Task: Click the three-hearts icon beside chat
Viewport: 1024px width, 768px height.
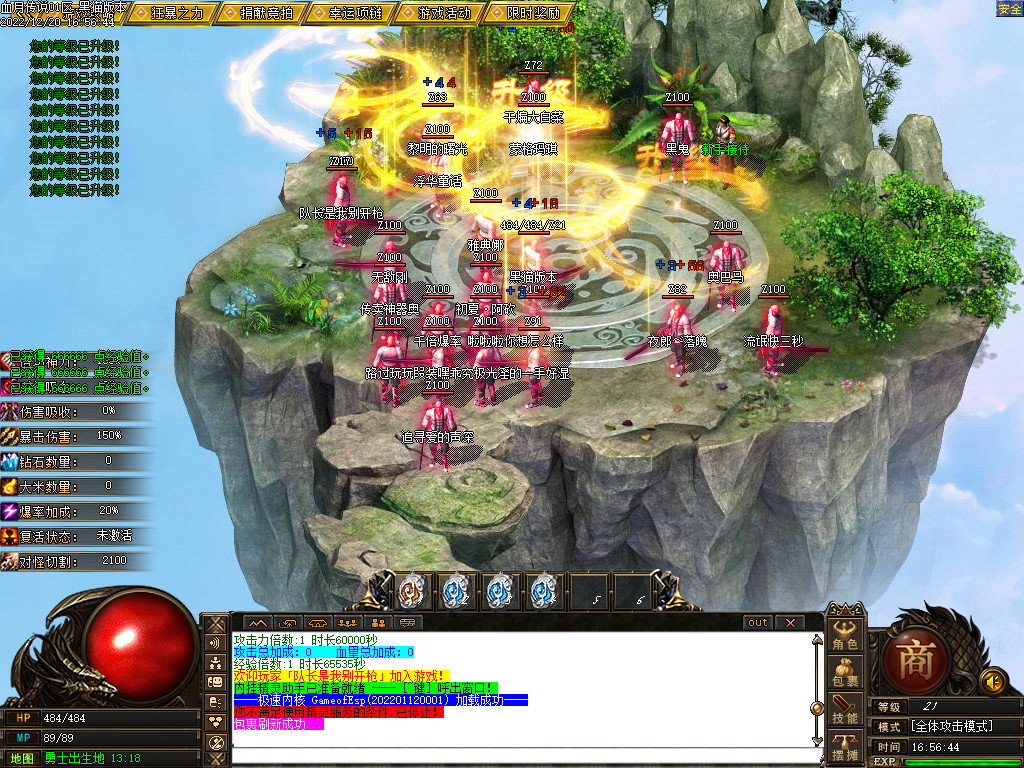Action: (215, 721)
